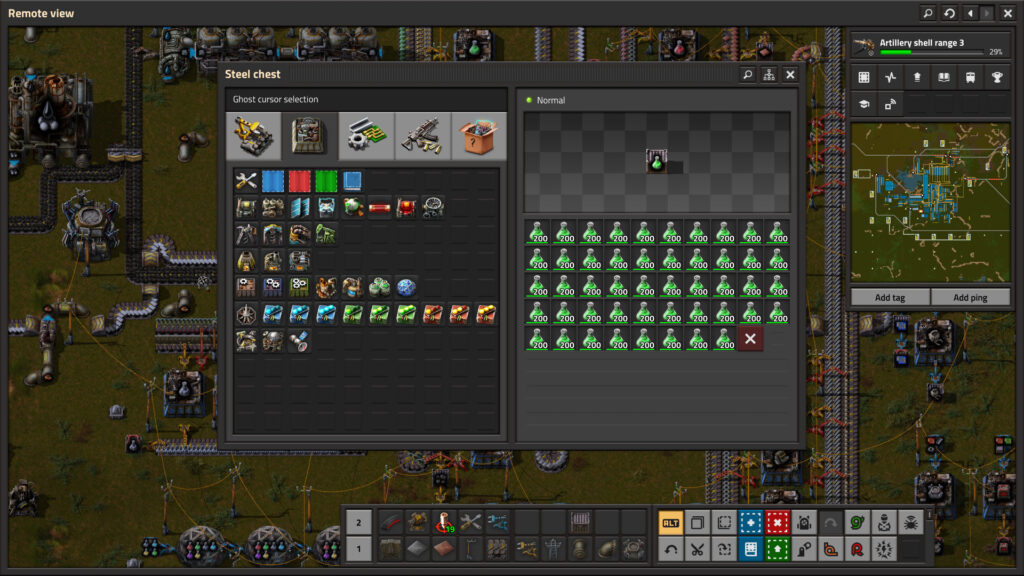
Task: Close the Steel chest window
Action: pyautogui.click(x=790, y=74)
